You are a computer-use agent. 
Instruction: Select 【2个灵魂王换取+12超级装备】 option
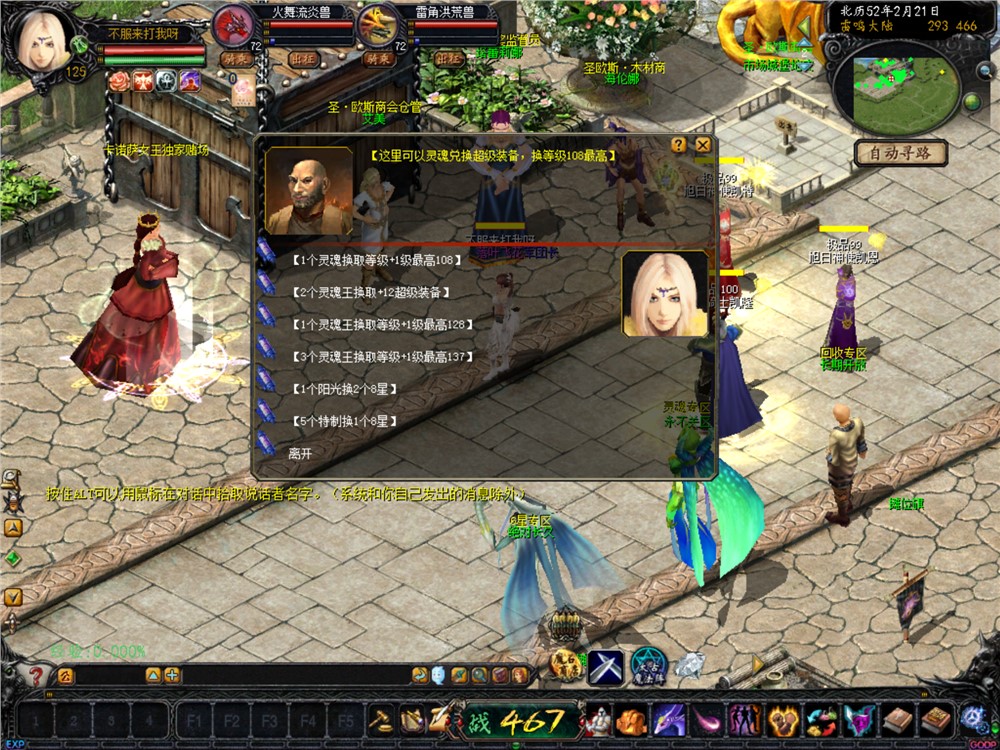(x=369, y=292)
